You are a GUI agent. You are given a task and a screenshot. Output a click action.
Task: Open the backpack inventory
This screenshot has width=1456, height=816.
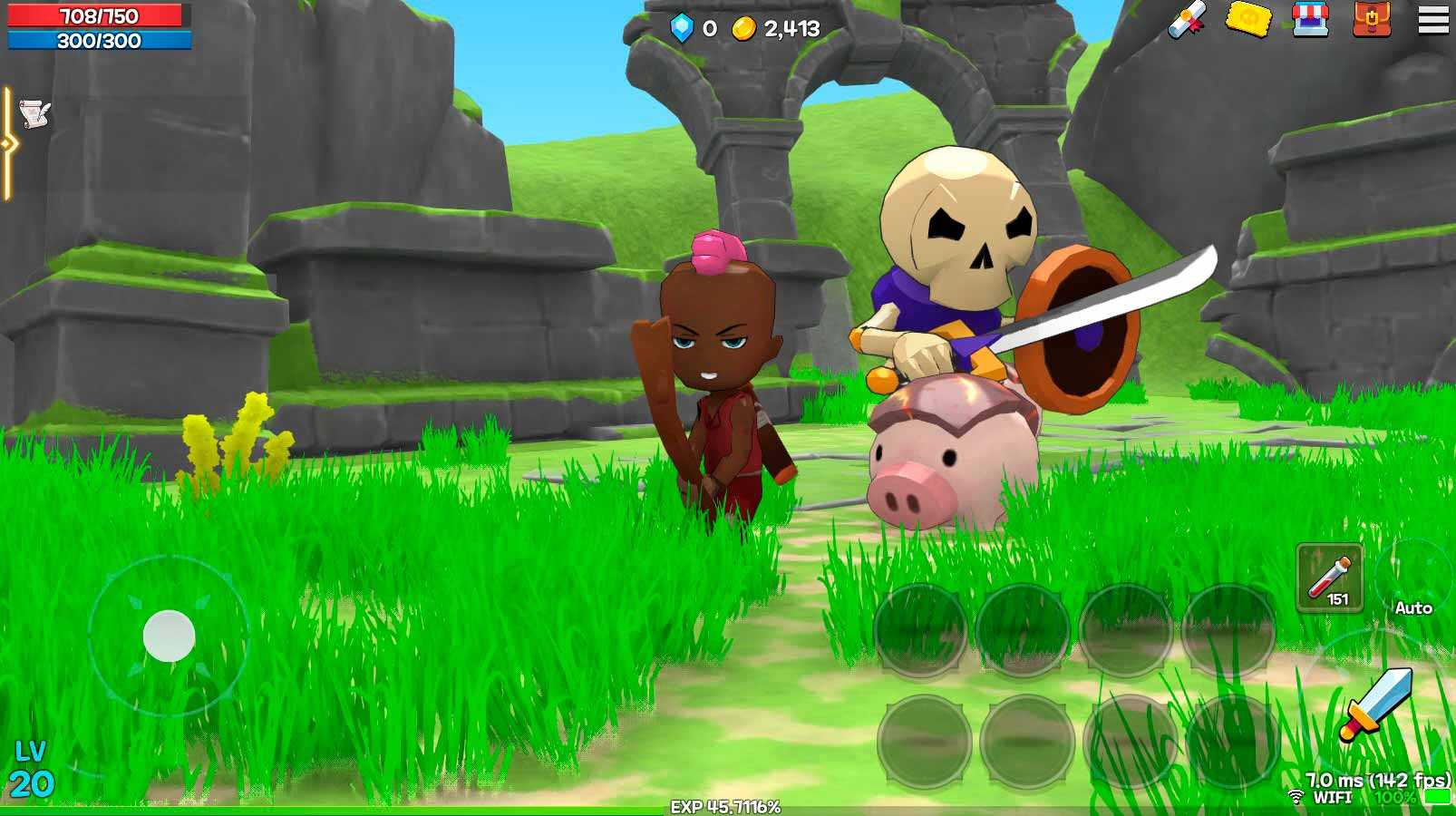1371,19
